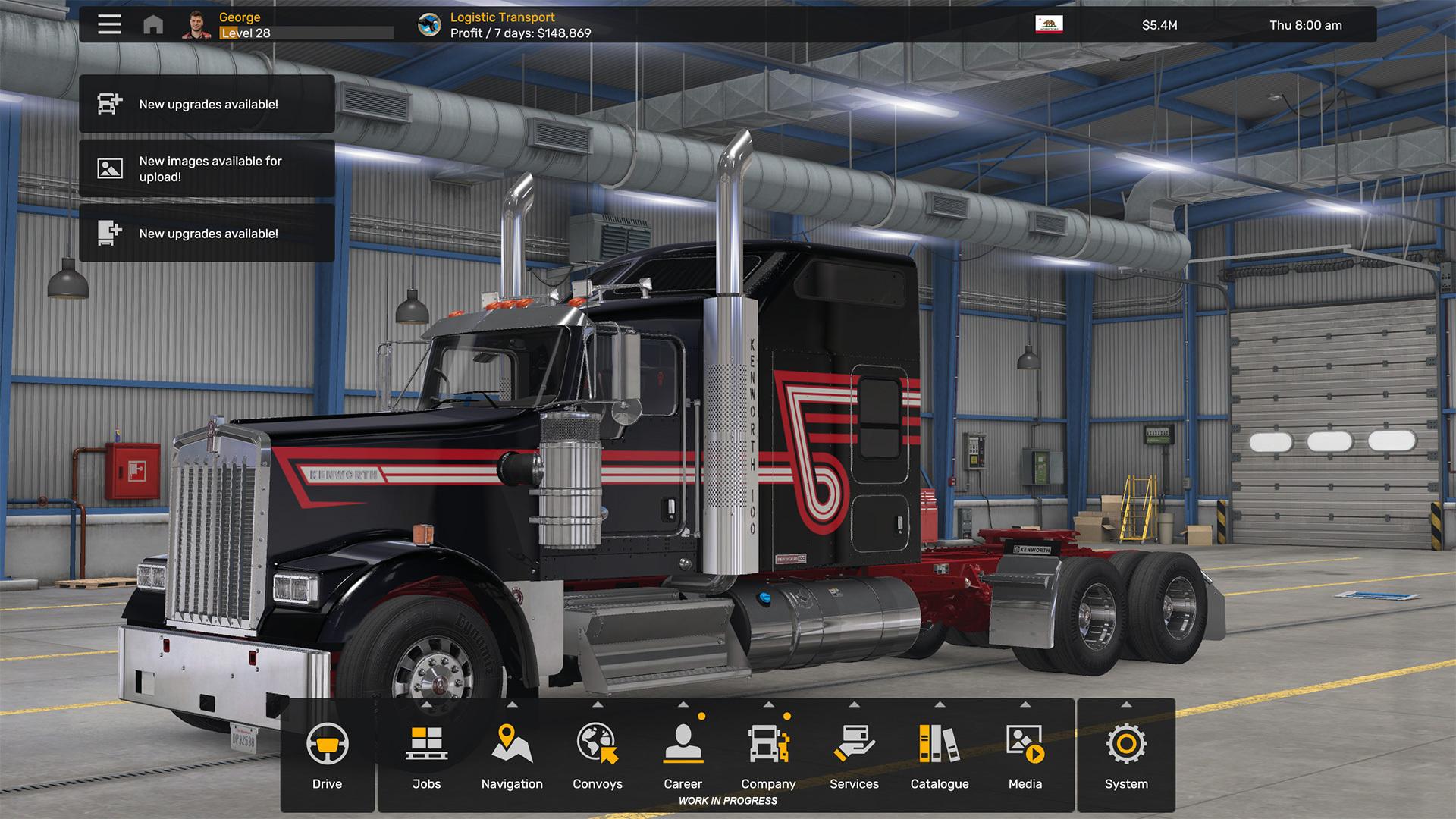Open the new images upload notification
1456x819 pixels.
click(206, 168)
